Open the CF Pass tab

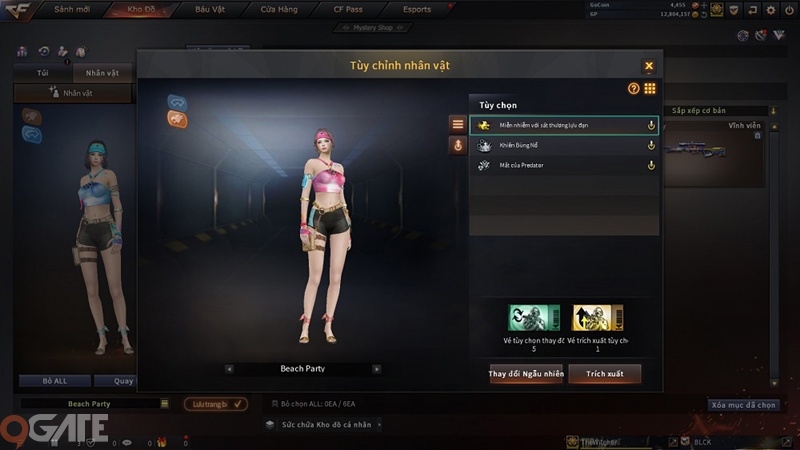pos(347,10)
